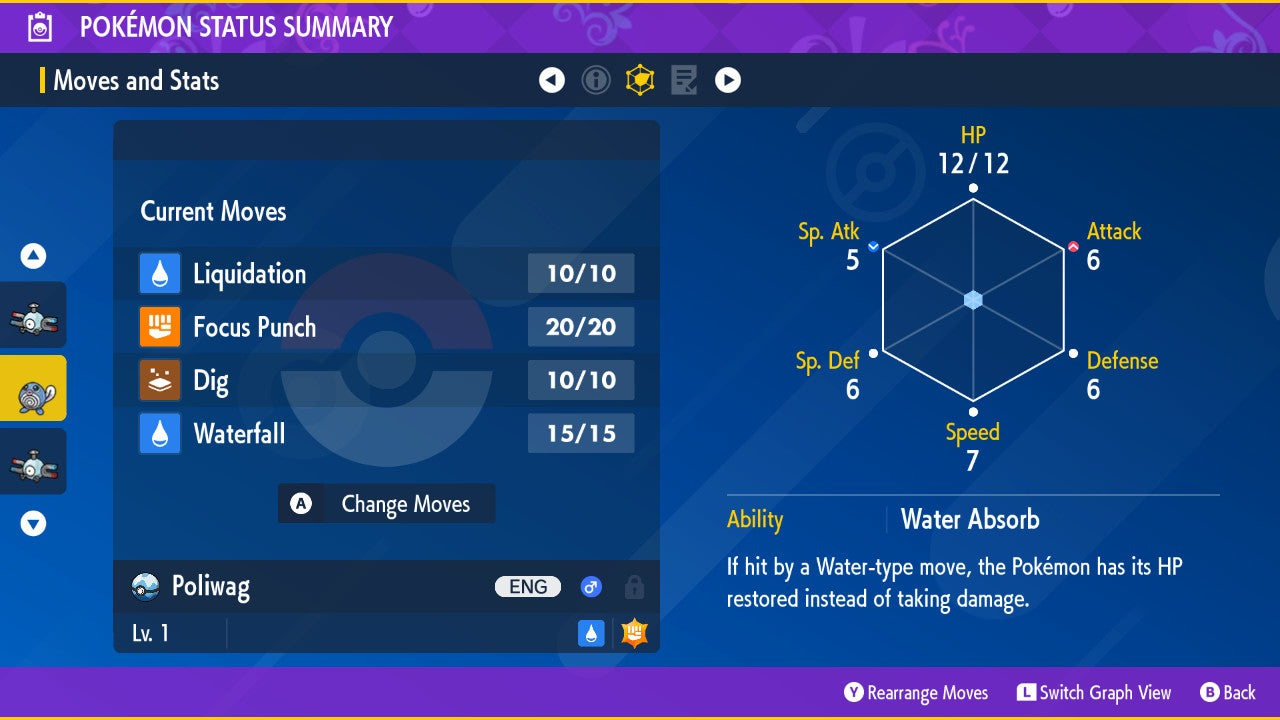Go to next summary page arrow

click(728, 80)
